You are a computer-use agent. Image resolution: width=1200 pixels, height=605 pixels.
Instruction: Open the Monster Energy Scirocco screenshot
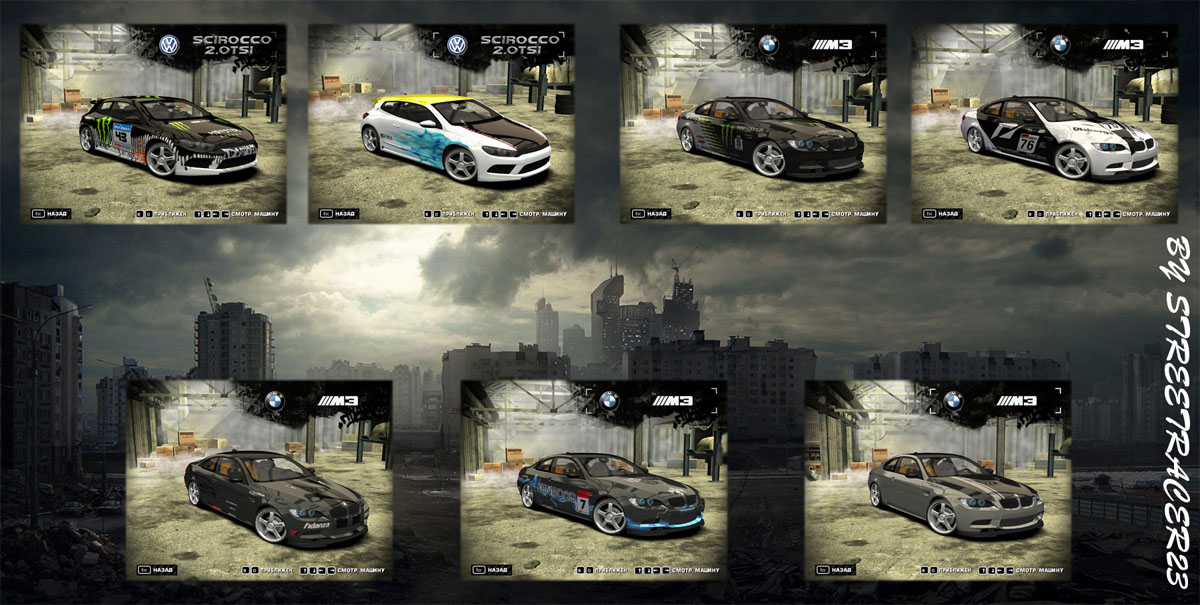click(x=153, y=124)
